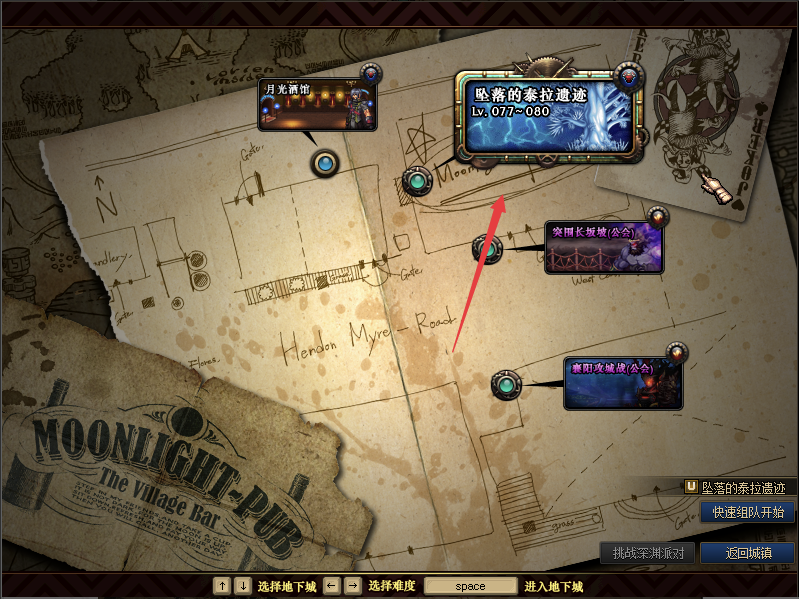Select the map node beside 突围长坂坡
Screen dimensions: 799x599
pyautogui.click(x=486, y=248)
